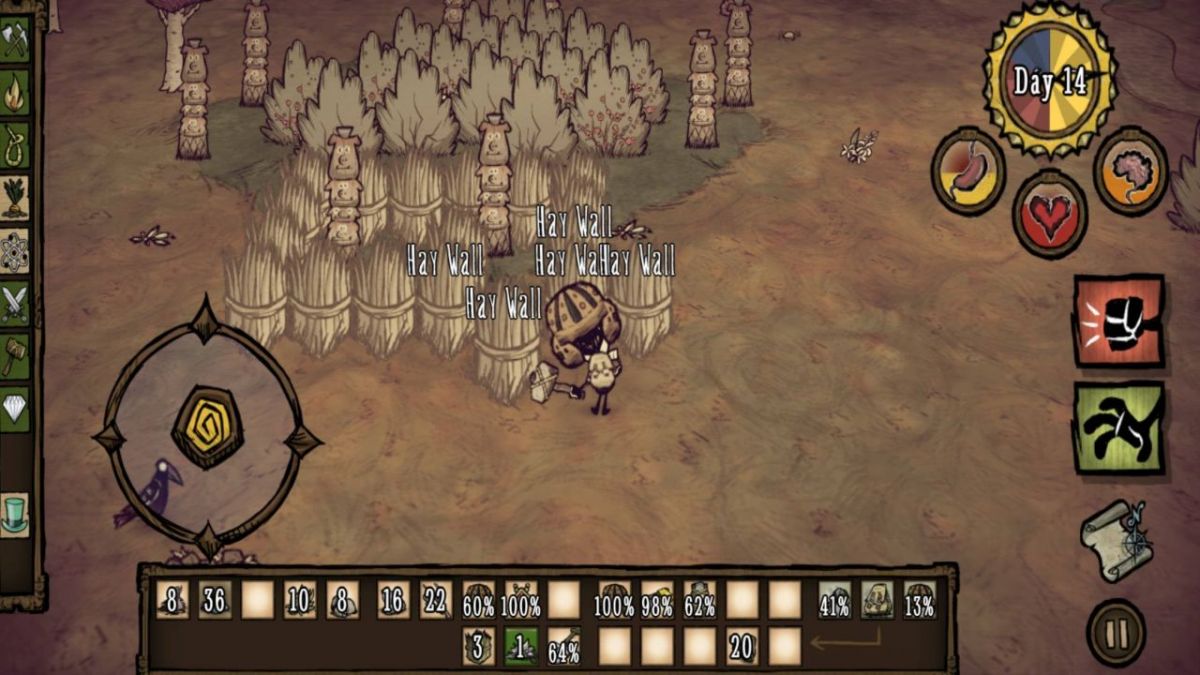1200x675 pixels.
Task: Pause the game
Action: point(1116,632)
